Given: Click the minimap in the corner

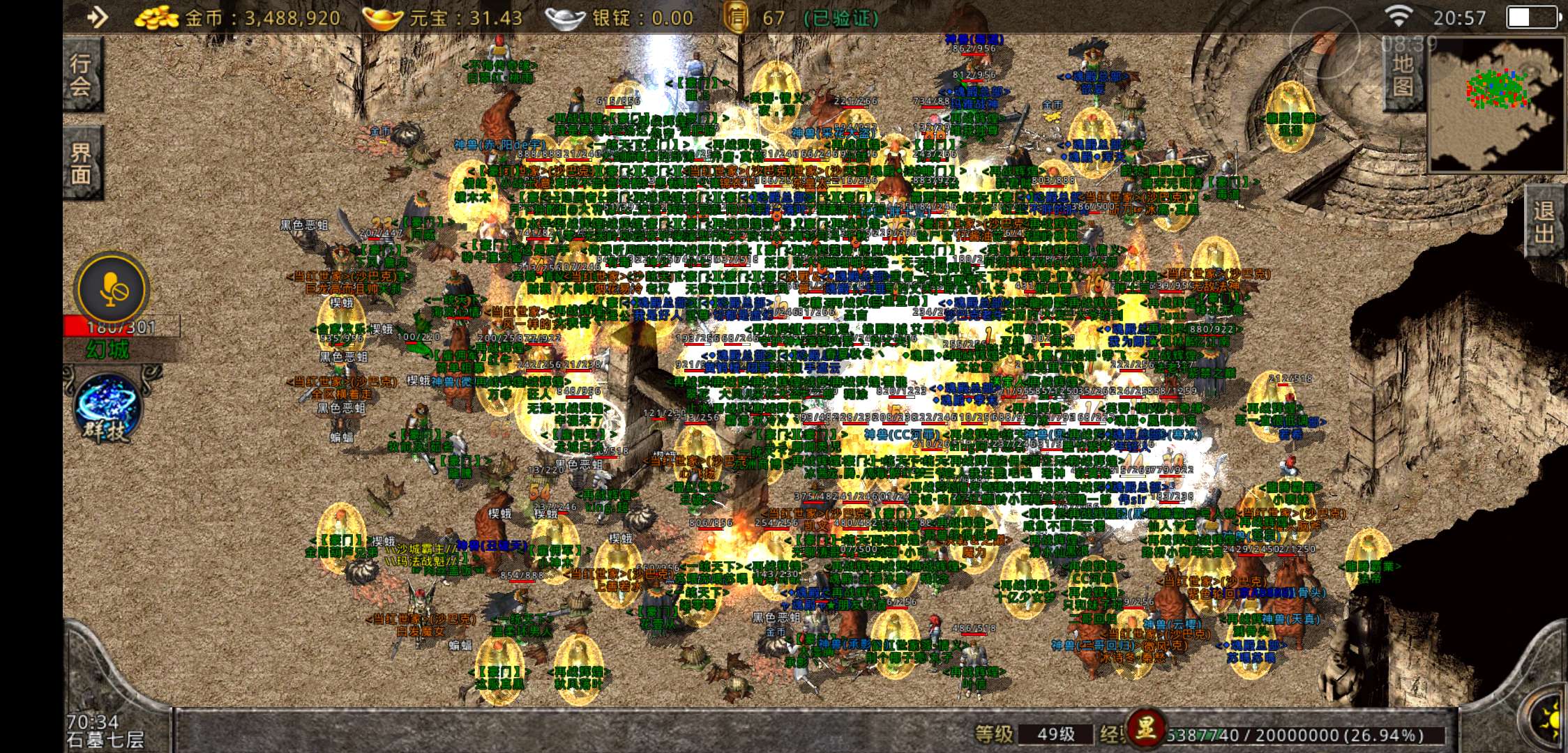Looking at the screenshot, I should point(1495,103).
